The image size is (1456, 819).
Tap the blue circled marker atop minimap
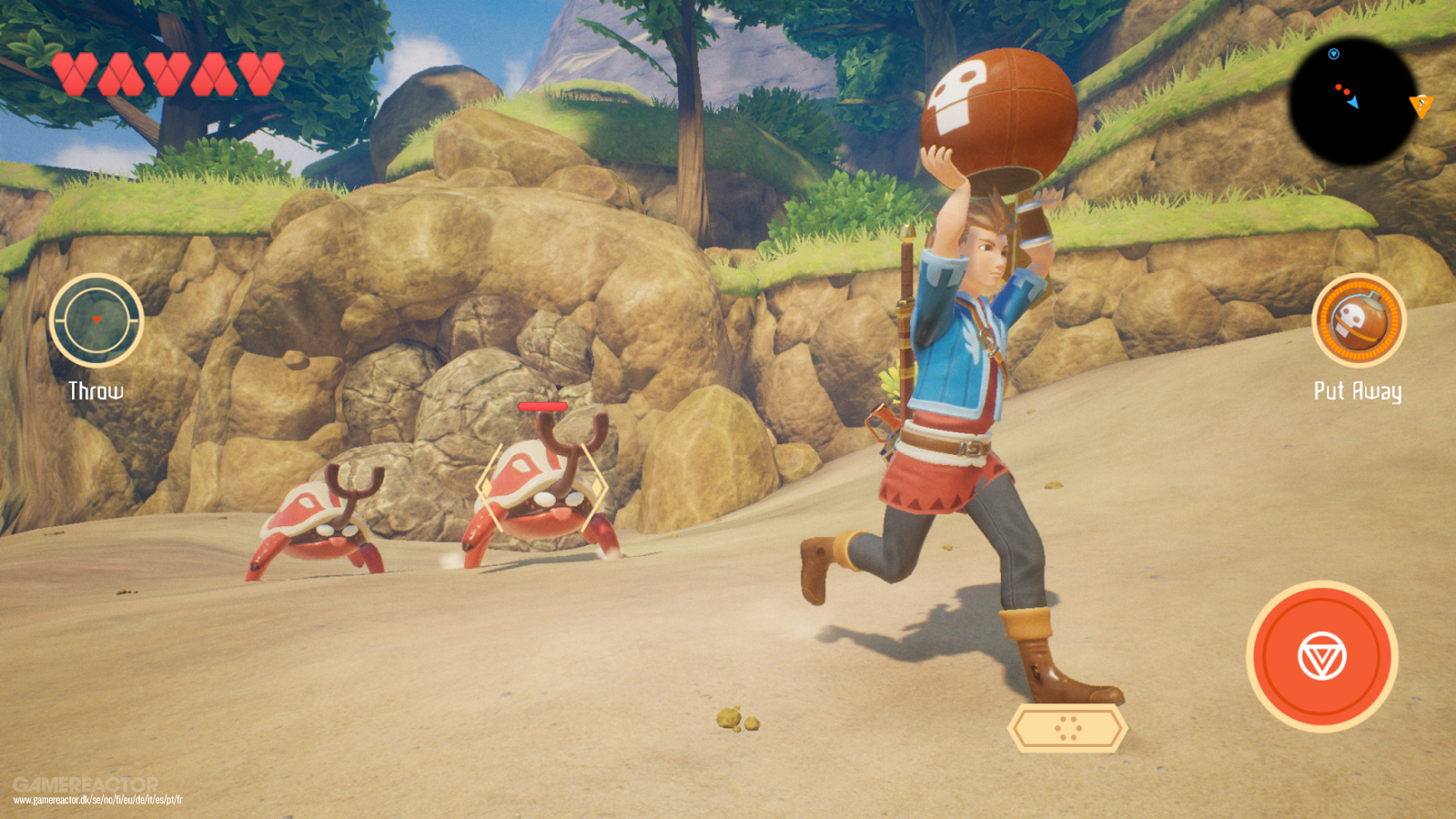point(1333,54)
